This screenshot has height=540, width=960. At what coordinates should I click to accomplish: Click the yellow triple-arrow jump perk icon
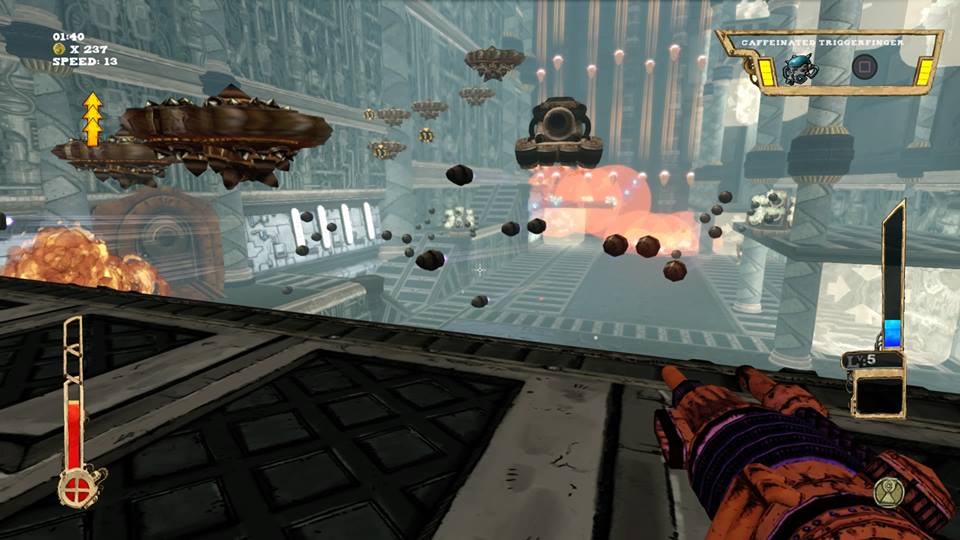[93, 119]
